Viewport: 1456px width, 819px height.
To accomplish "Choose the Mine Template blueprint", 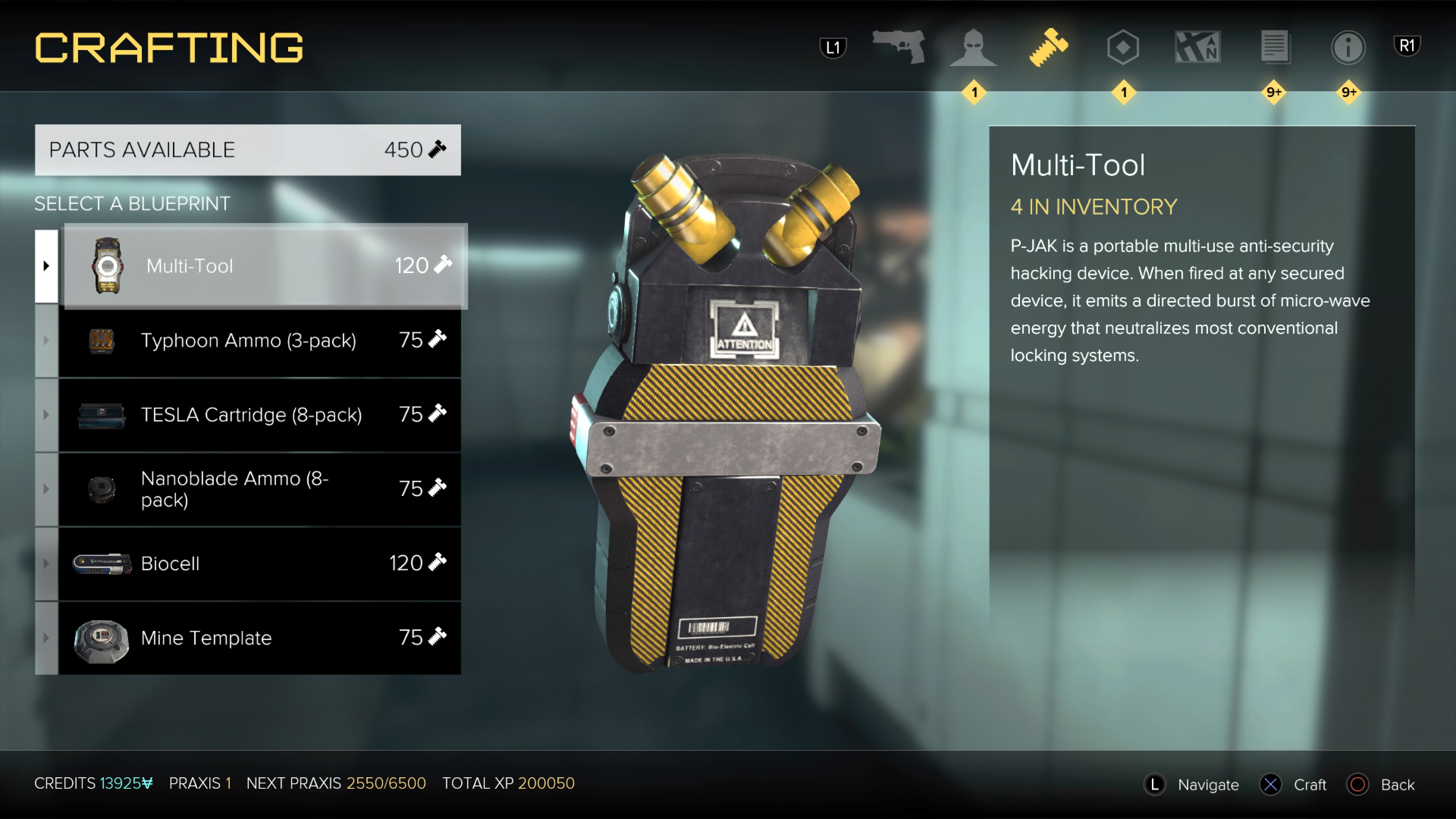I will pyautogui.click(x=259, y=637).
